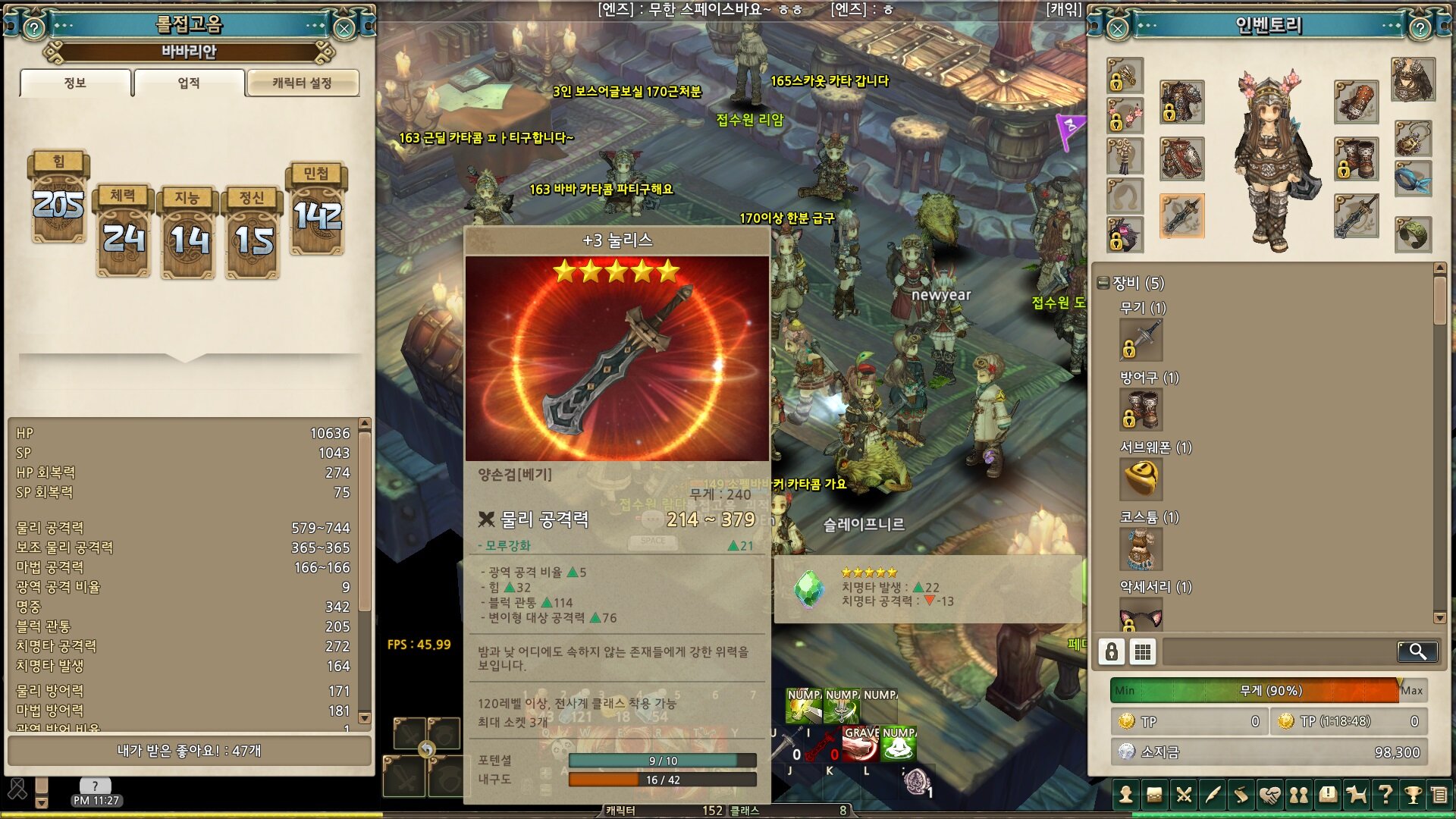Close the character info window
This screenshot has width=1456, height=819.
[344, 29]
